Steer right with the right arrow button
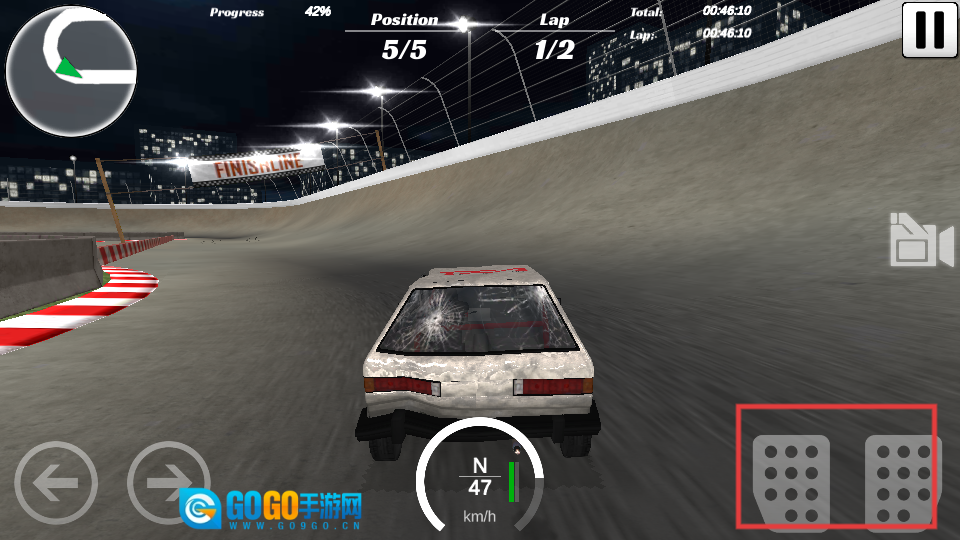Screen dimensions: 960x540 pyautogui.click(x=168, y=484)
